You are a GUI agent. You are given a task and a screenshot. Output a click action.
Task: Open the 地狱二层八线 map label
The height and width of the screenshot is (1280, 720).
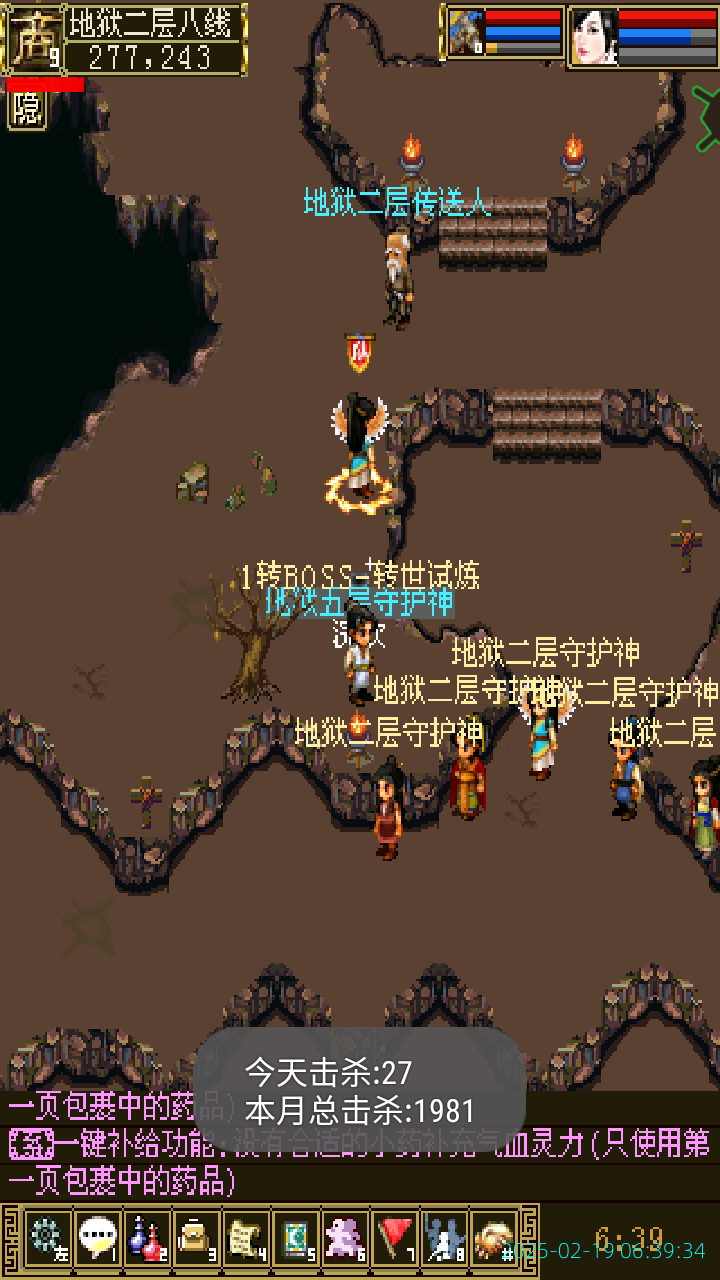[156, 22]
